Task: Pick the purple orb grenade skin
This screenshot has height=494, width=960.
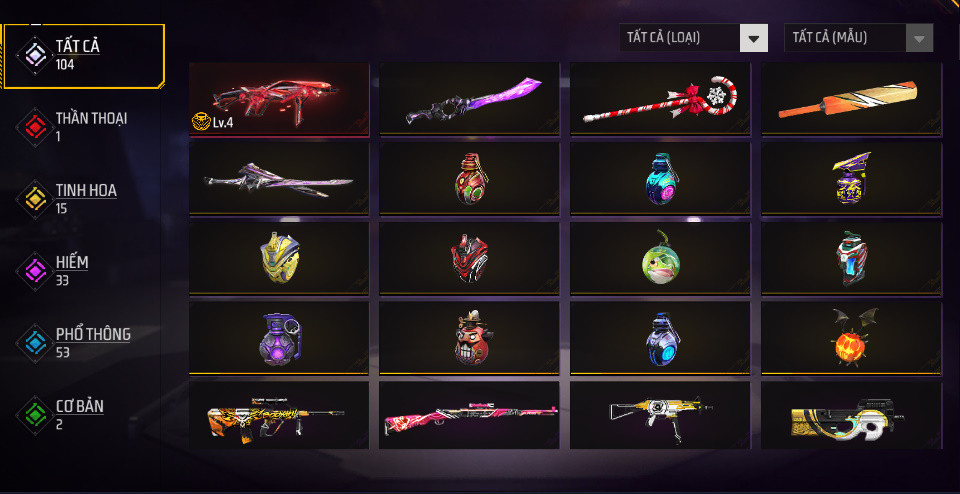Action: 279,338
